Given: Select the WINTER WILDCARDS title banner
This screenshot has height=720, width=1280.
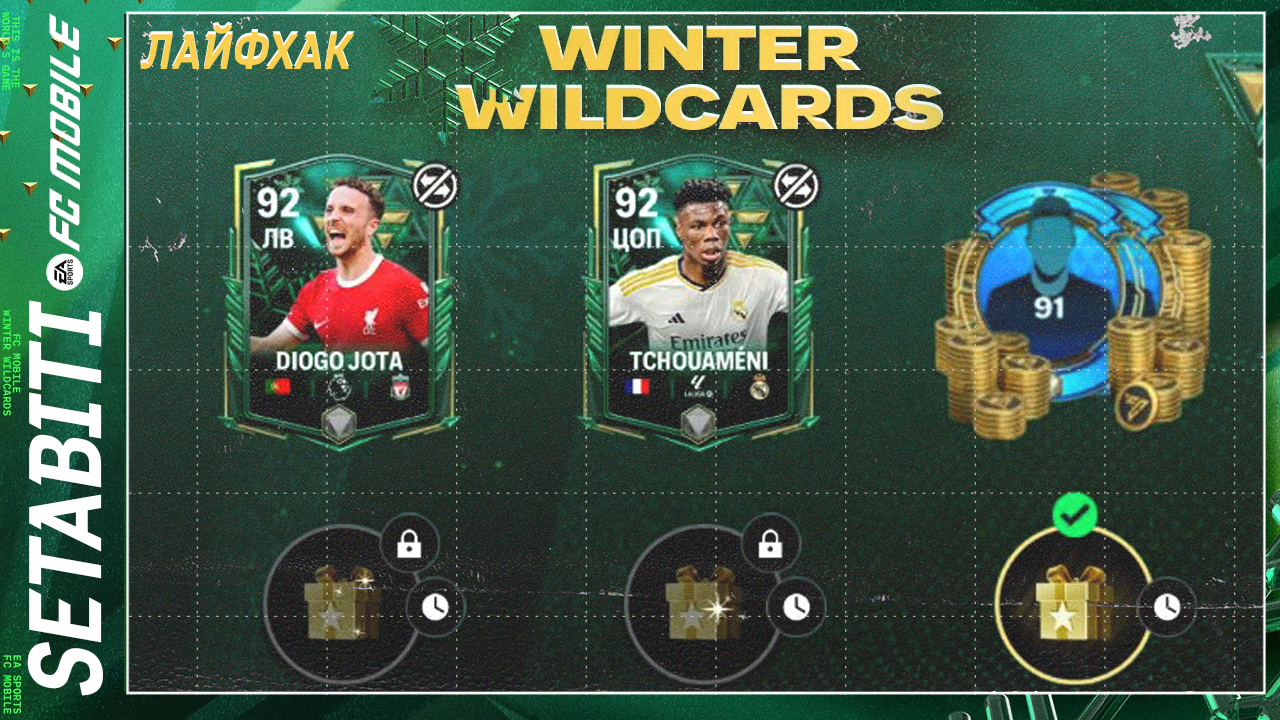Looking at the screenshot, I should click(x=700, y=78).
